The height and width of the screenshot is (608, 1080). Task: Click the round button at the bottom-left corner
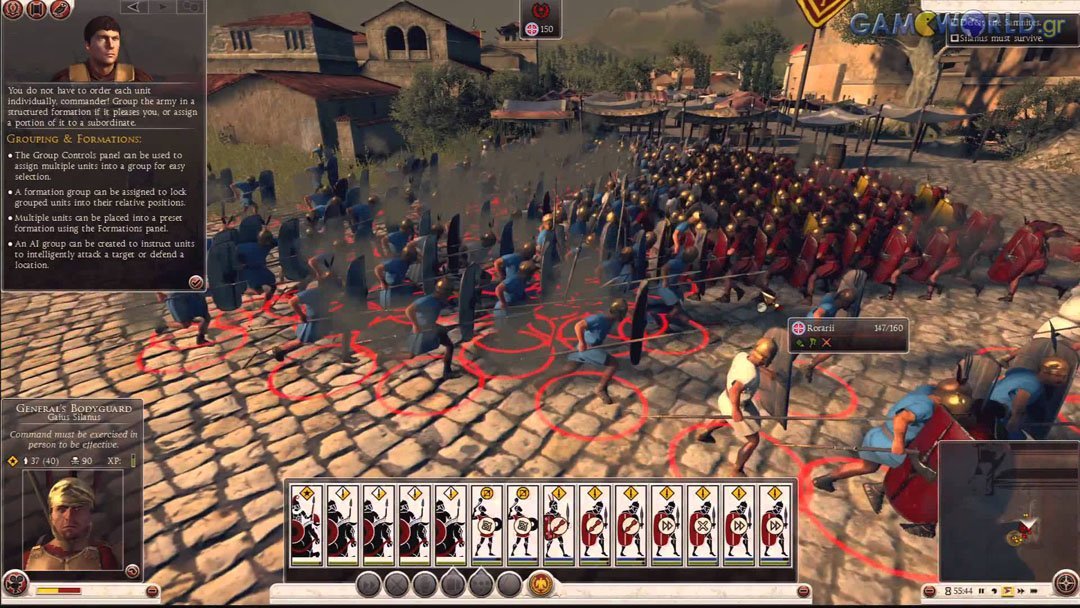pyautogui.click(x=15, y=583)
